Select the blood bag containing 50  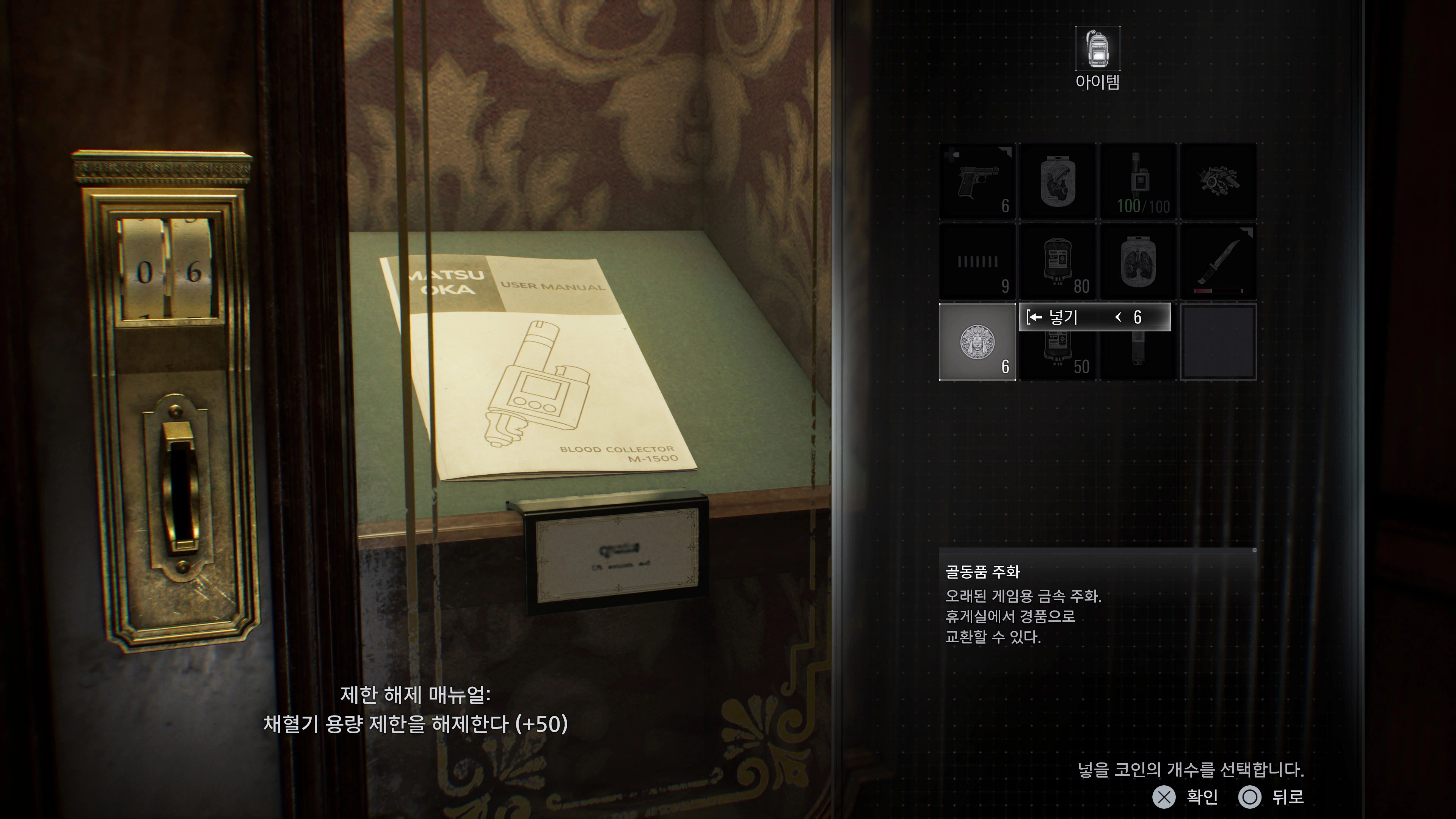[x=1057, y=356]
